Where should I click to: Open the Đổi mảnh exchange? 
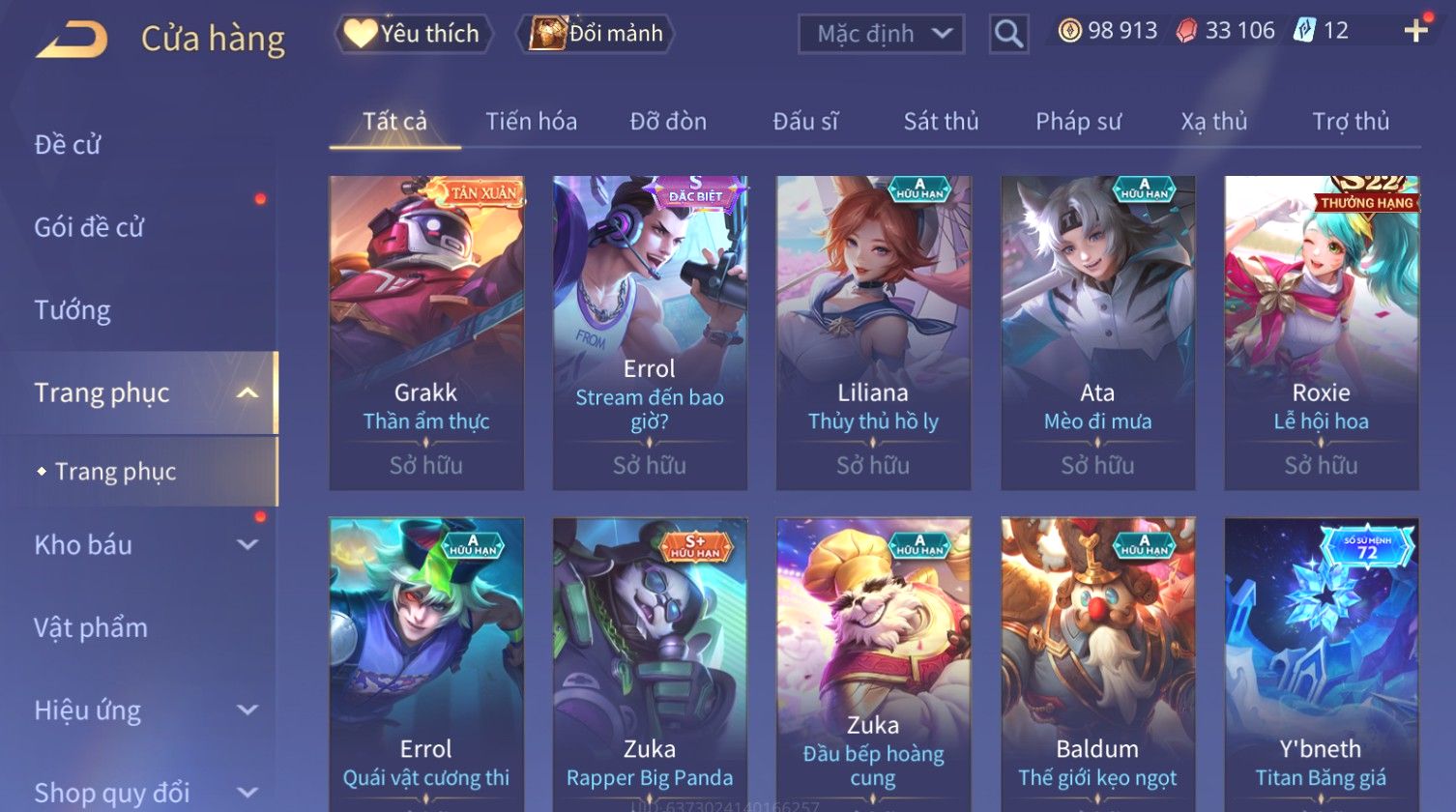click(x=597, y=34)
